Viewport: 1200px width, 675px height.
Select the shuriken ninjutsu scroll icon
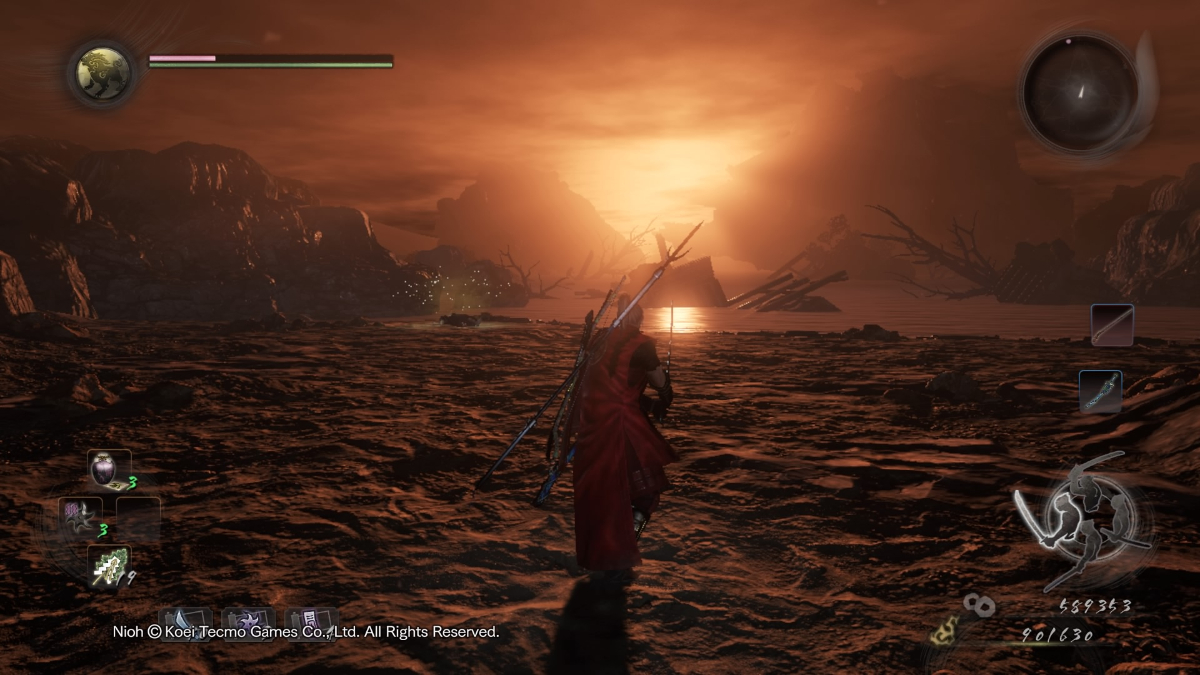(x=248, y=622)
